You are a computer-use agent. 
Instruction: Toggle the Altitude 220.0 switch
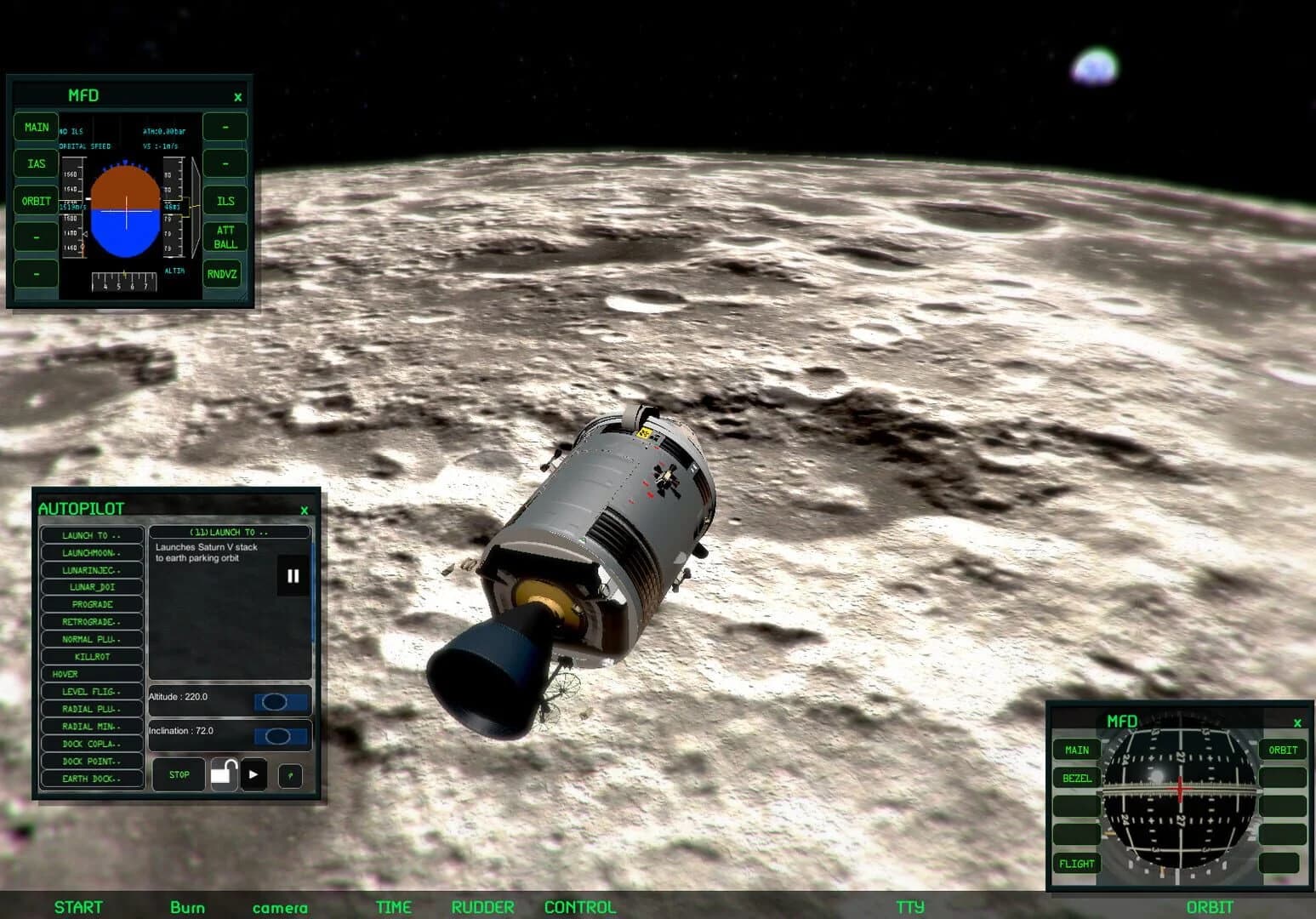282,700
